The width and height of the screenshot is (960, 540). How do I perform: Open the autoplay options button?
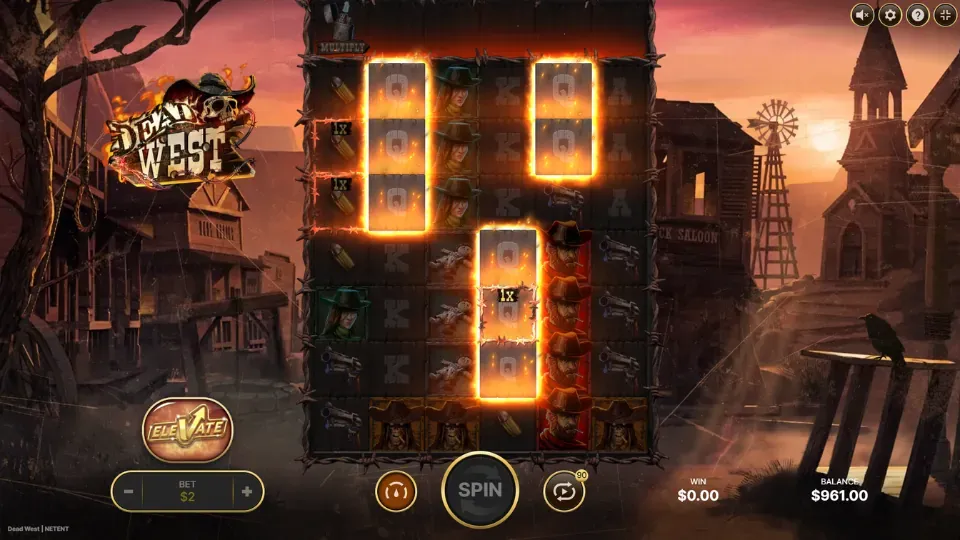563,491
